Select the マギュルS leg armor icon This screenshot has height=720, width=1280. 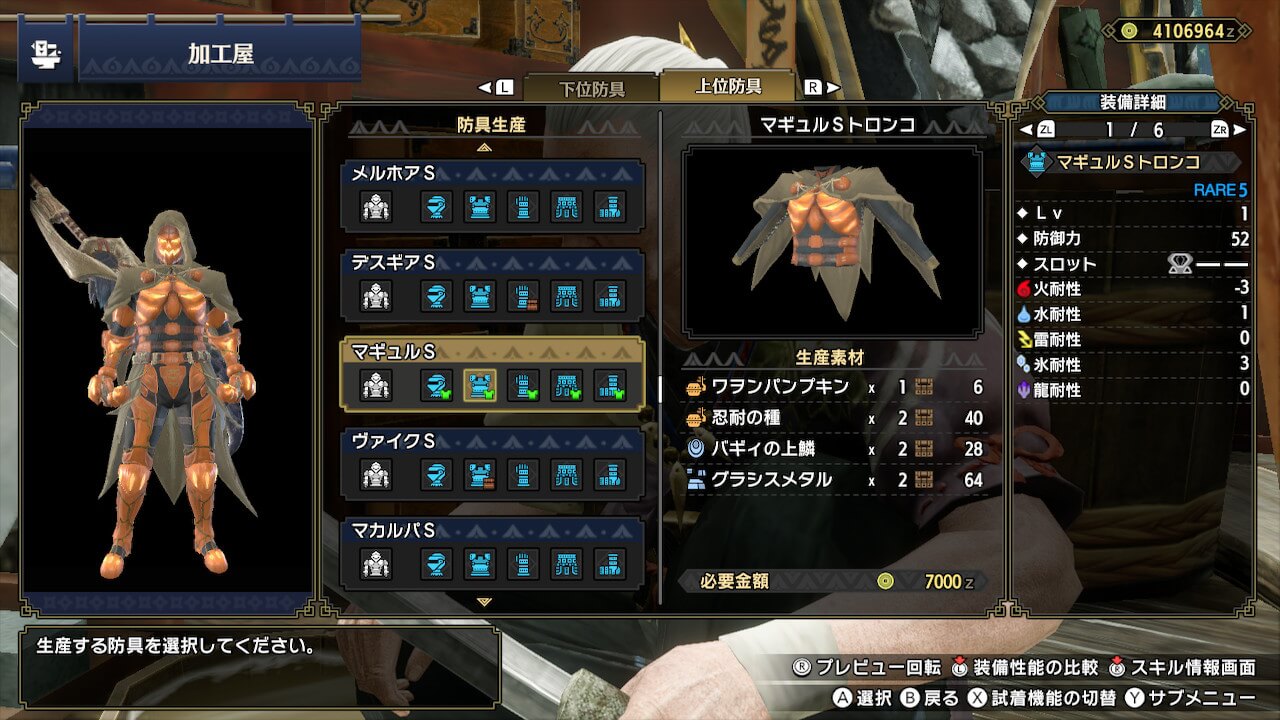coord(610,385)
